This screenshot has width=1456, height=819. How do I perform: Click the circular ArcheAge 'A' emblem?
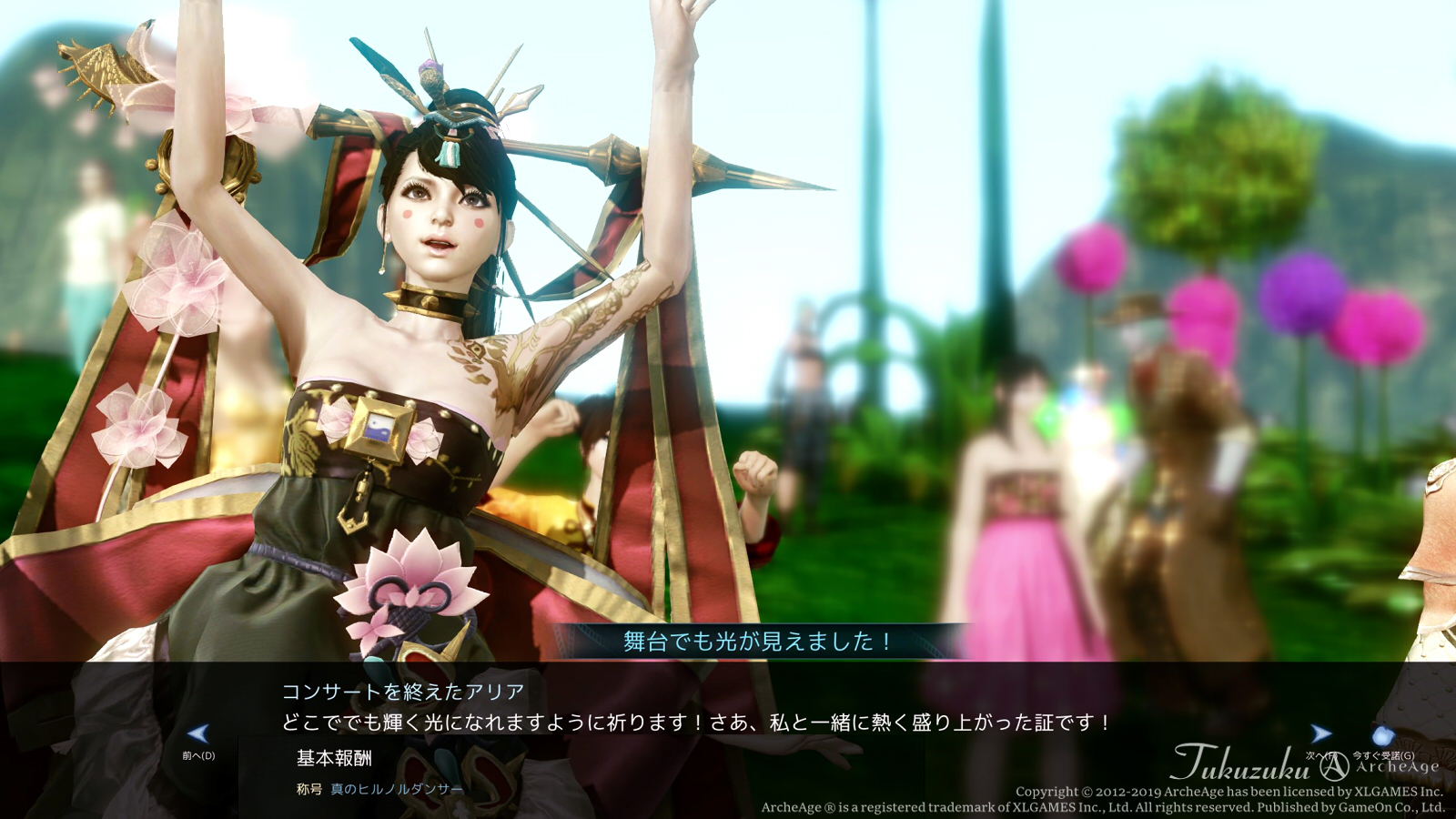pyautogui.click(x=1335, y=767)
